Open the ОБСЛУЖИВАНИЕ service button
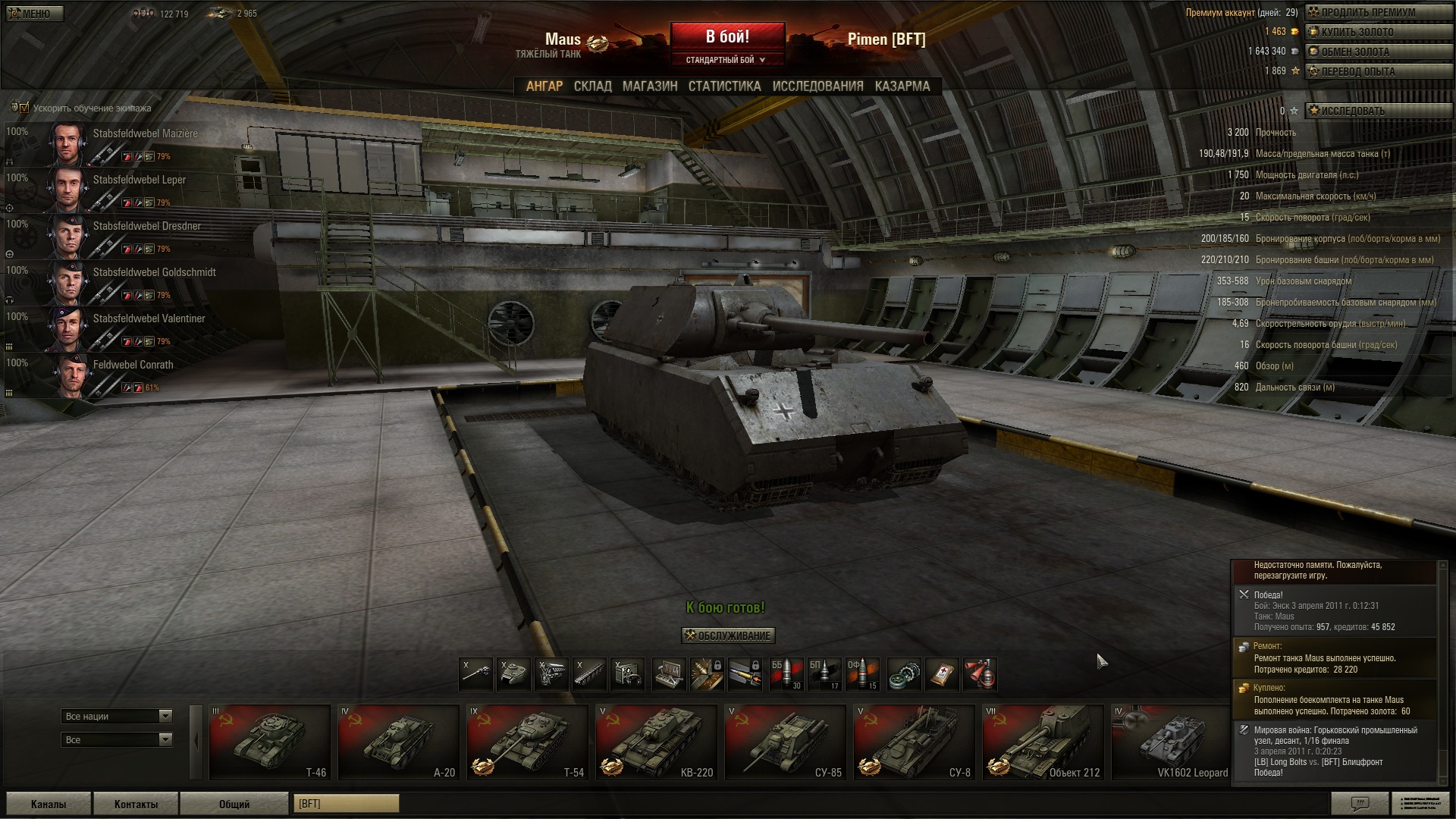Screen dimensions: 1456x819 point(728,635)
